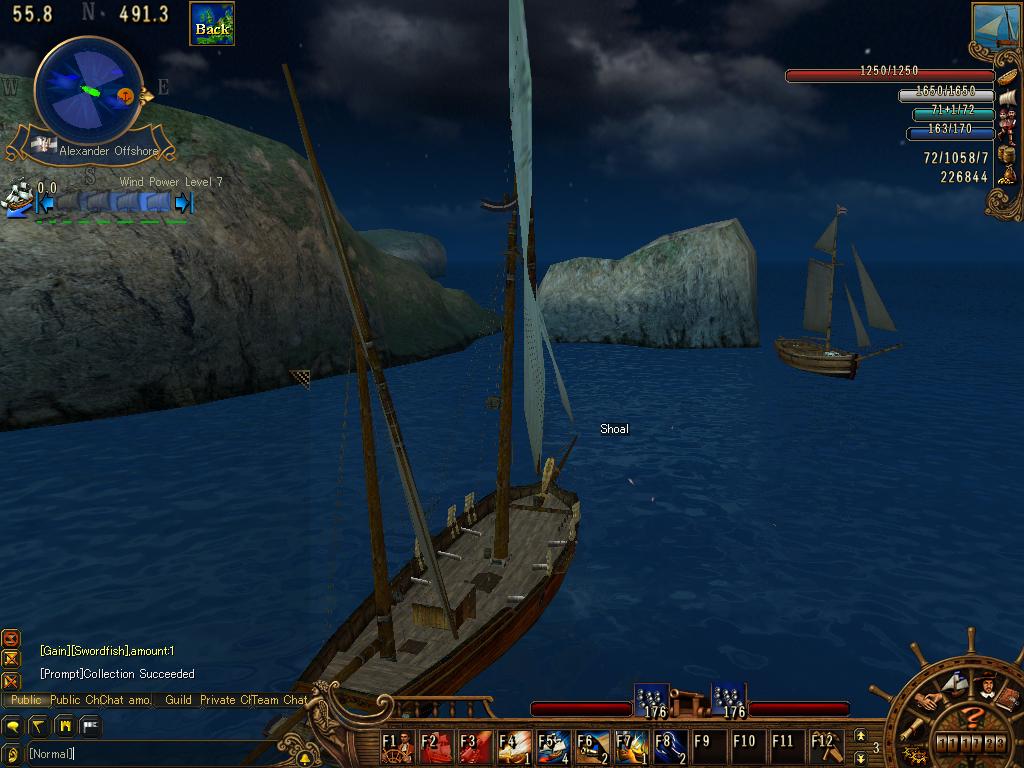Activate the F1 helmsman skill
This screenshot has width=1024, height=768.
(x=397, y=747)
